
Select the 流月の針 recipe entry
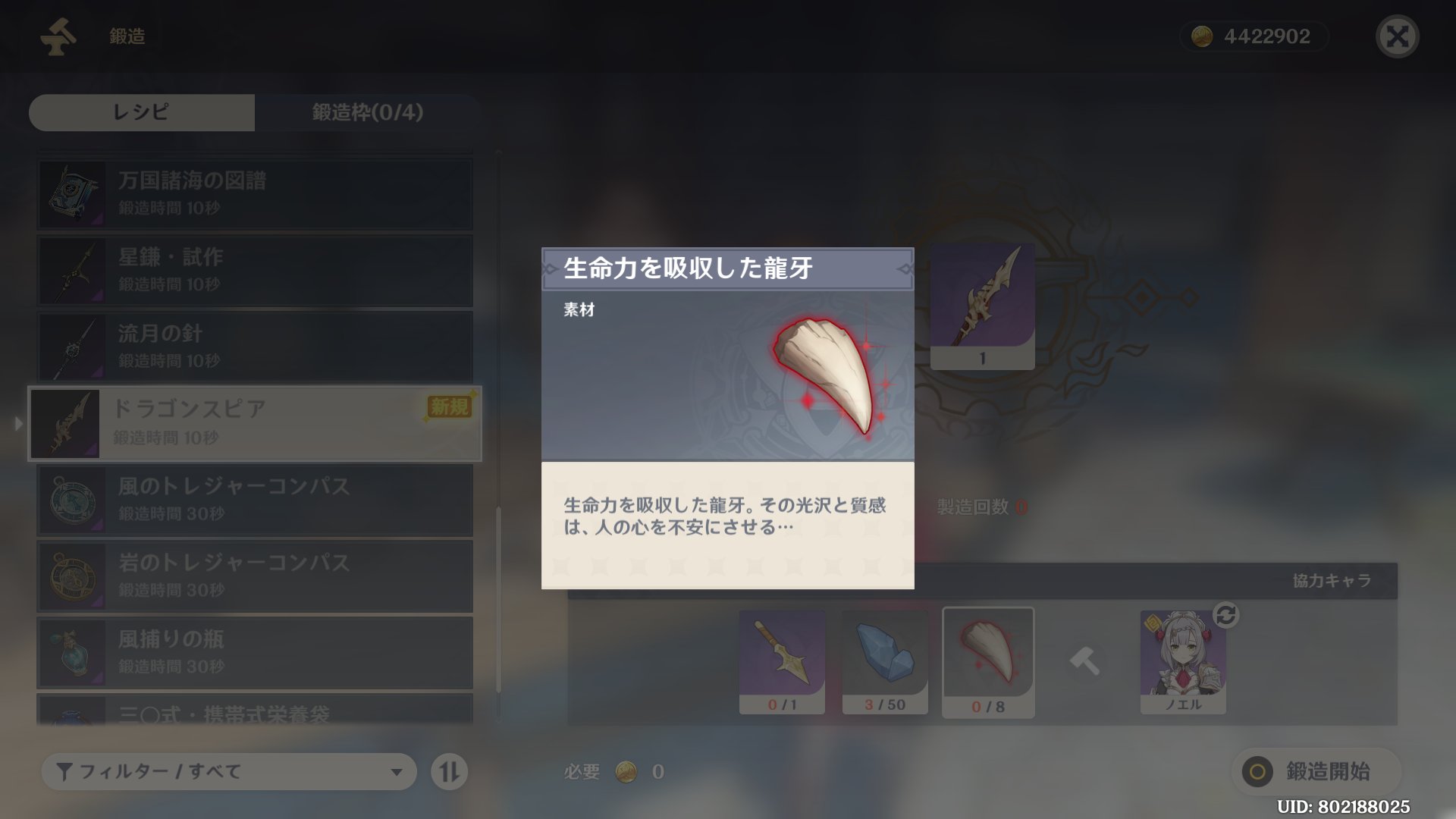tap(254, 347)
